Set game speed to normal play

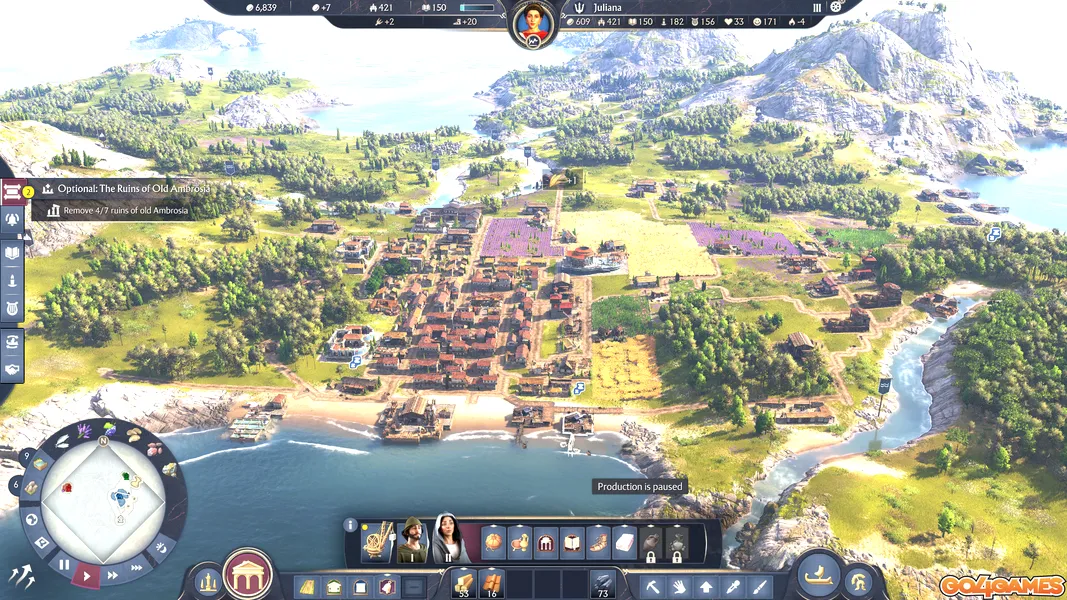pyautogui.click(x=88, y=576)
